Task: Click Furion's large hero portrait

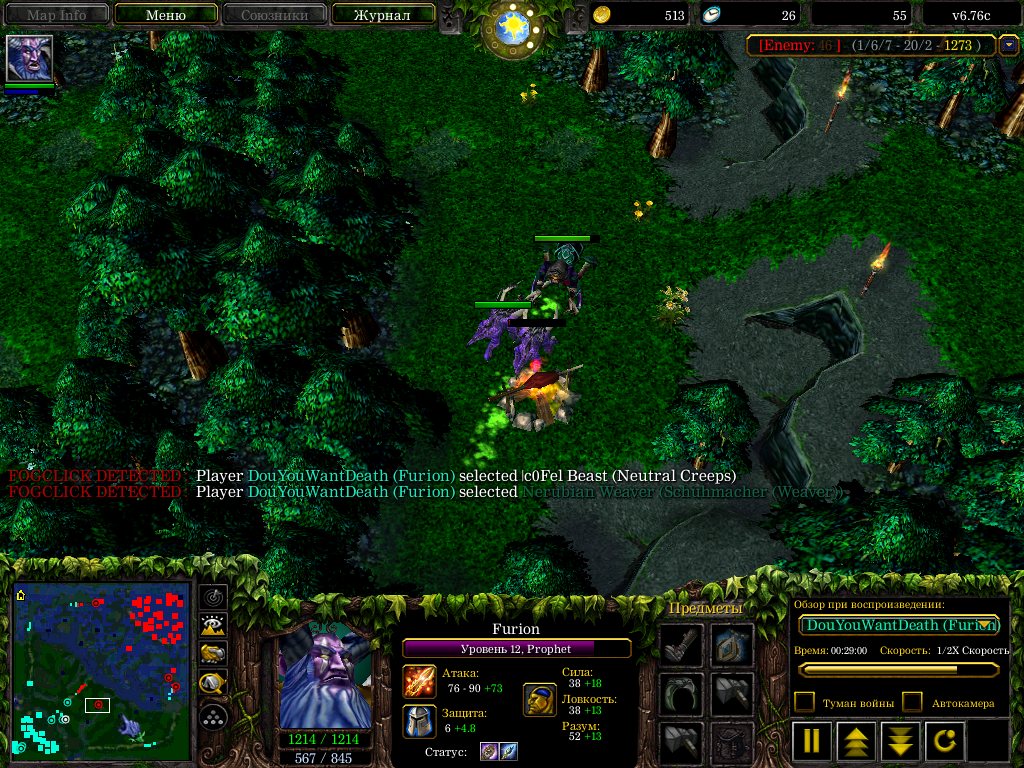Action: click(325, 677)
